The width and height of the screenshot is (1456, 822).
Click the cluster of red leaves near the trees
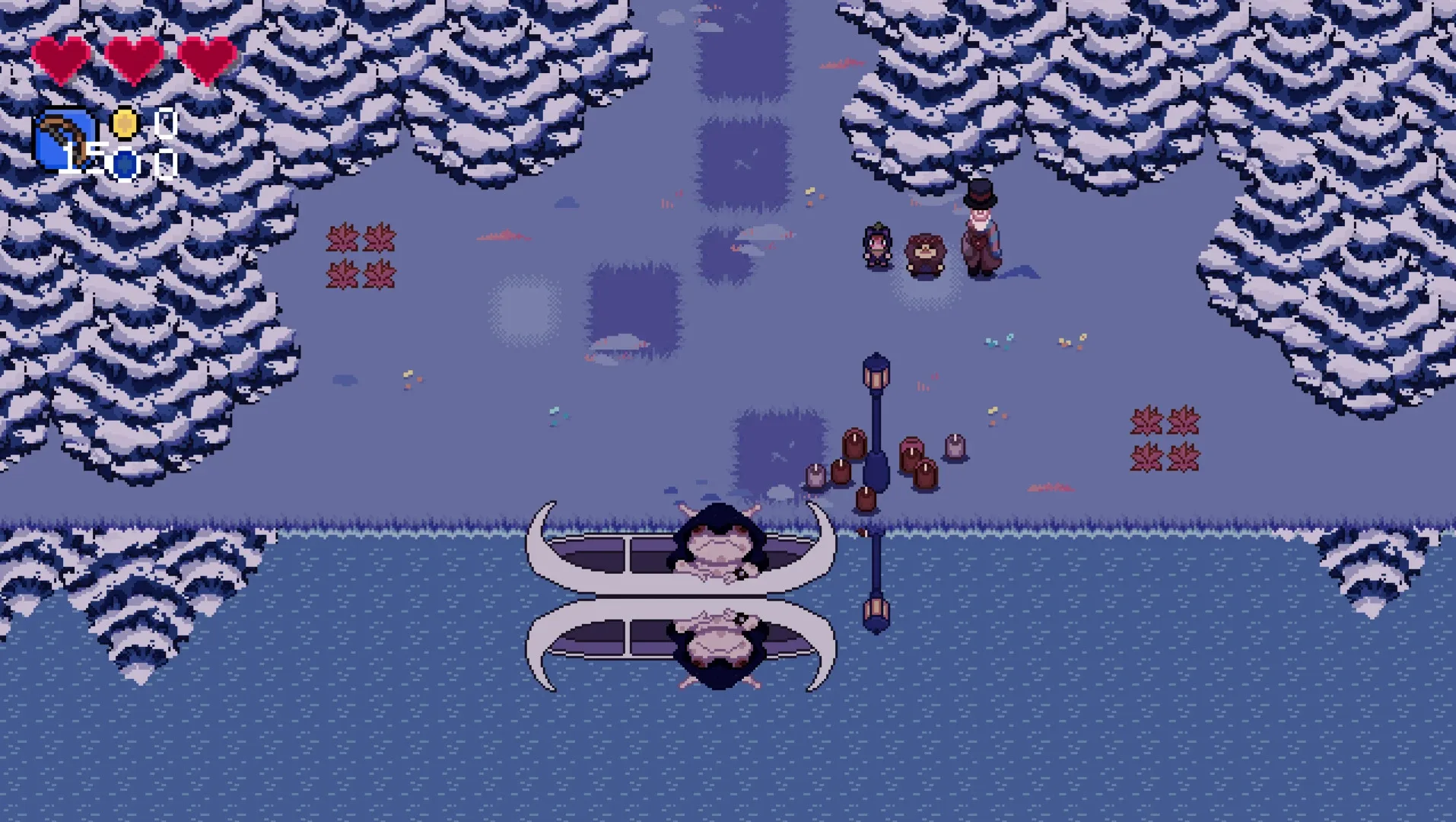pyautogui.click(x=361, y=255)
